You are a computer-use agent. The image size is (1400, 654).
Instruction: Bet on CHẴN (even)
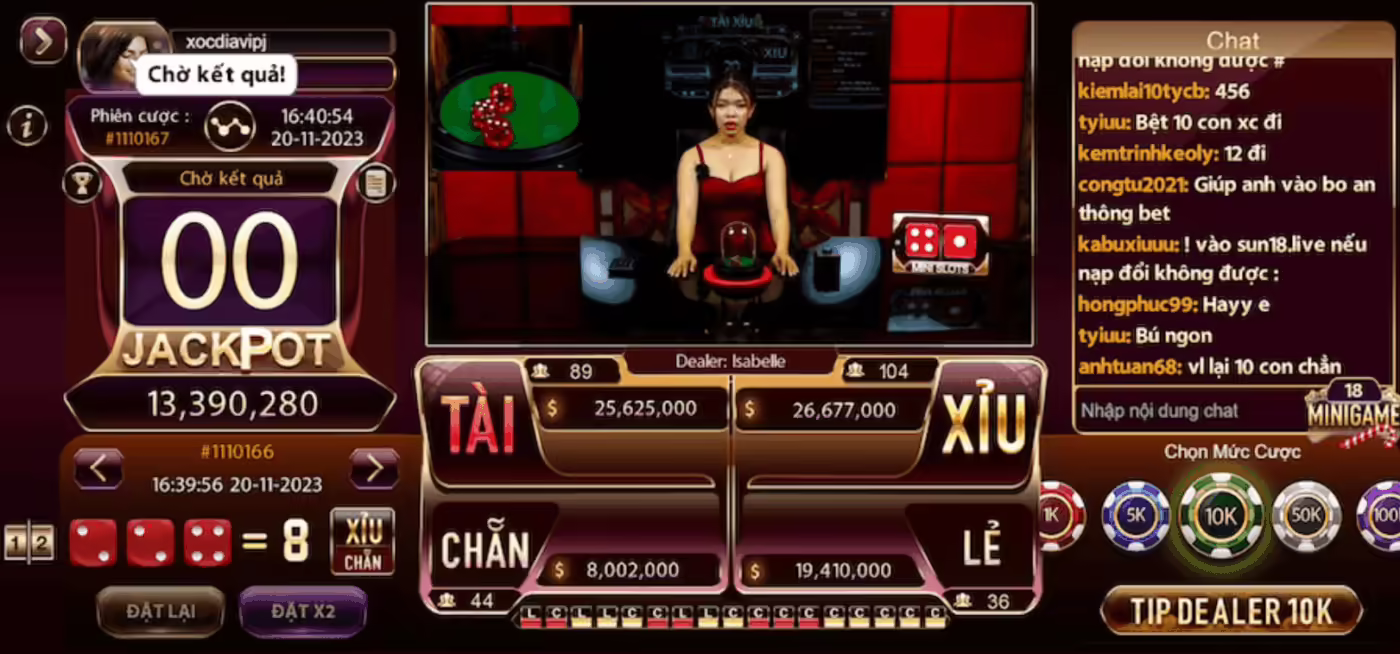click(x=485, y=549)
